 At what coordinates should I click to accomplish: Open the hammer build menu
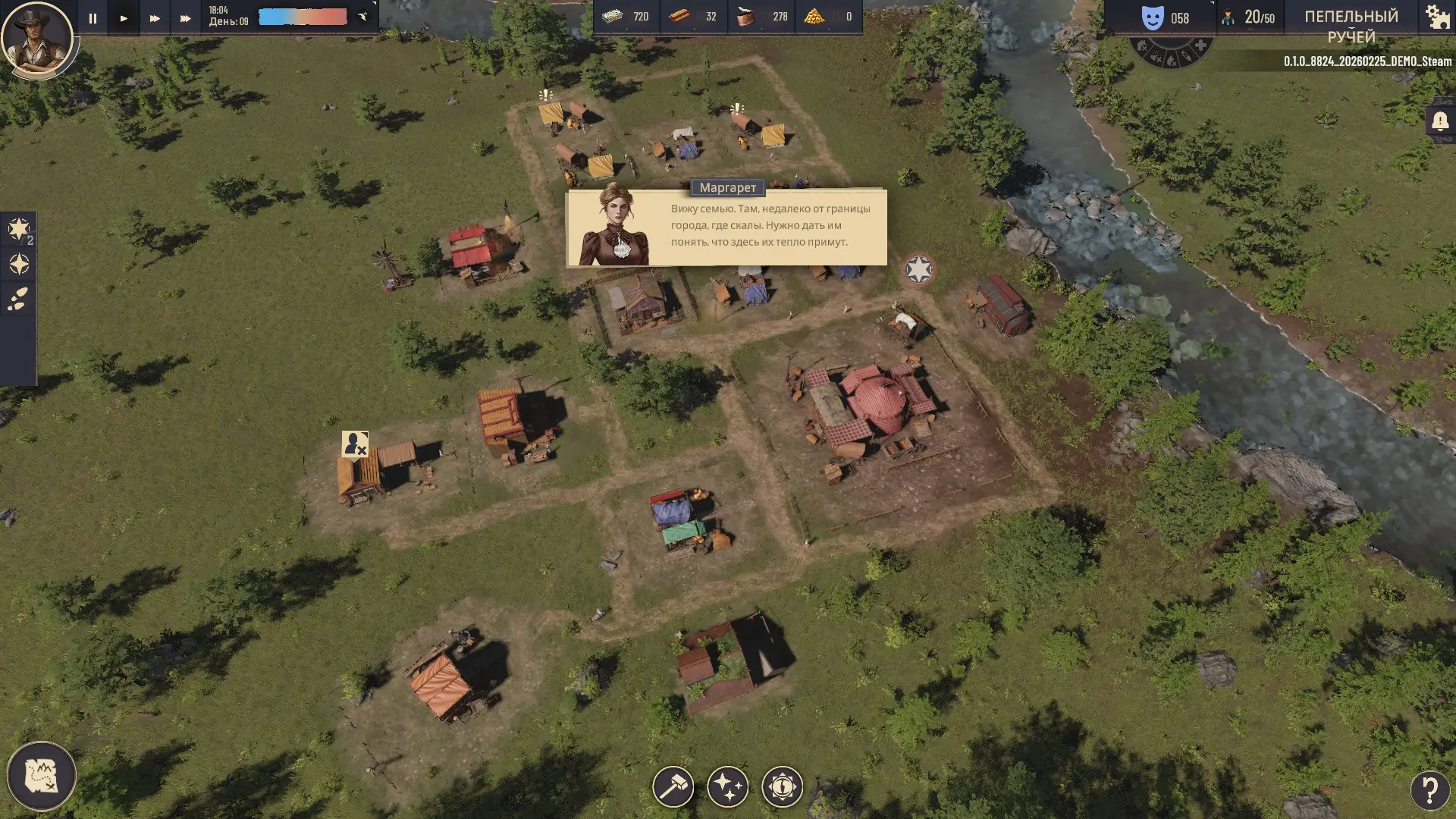[x=673, y=786]
